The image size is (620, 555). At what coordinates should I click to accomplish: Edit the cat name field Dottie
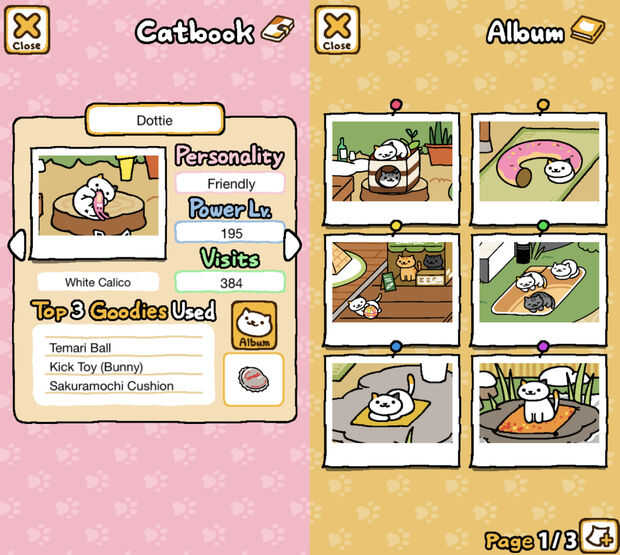click(x=154, y=119)
